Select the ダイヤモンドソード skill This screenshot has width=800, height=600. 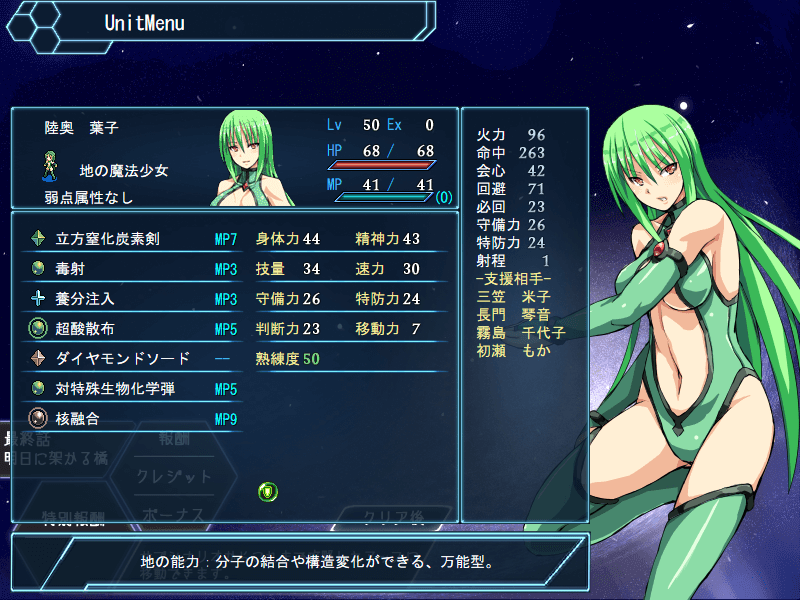(x=122, y=358)
